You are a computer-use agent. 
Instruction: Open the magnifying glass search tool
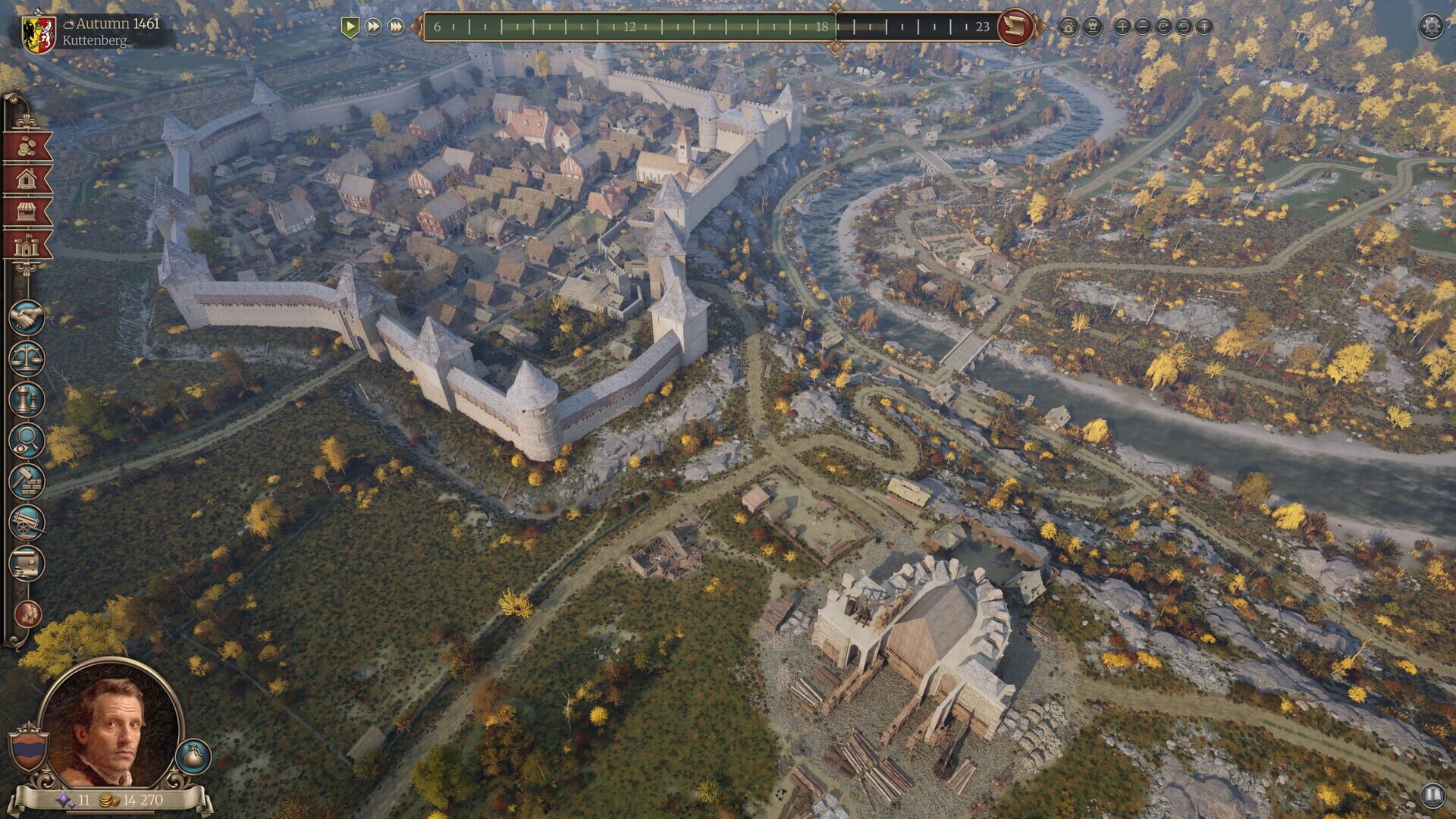(27, 441)
